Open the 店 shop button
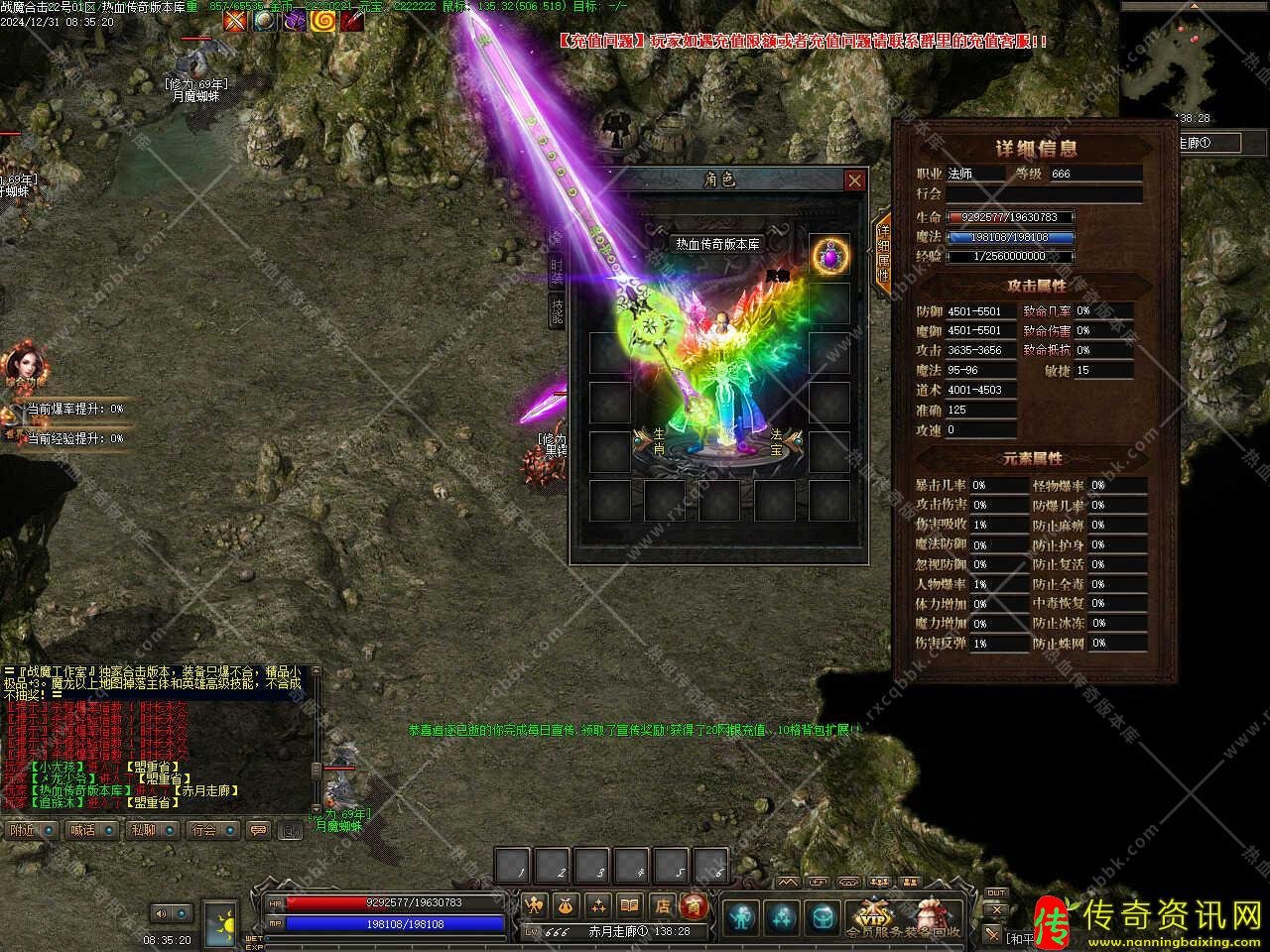1270x952 pixels. pos(663,904)
